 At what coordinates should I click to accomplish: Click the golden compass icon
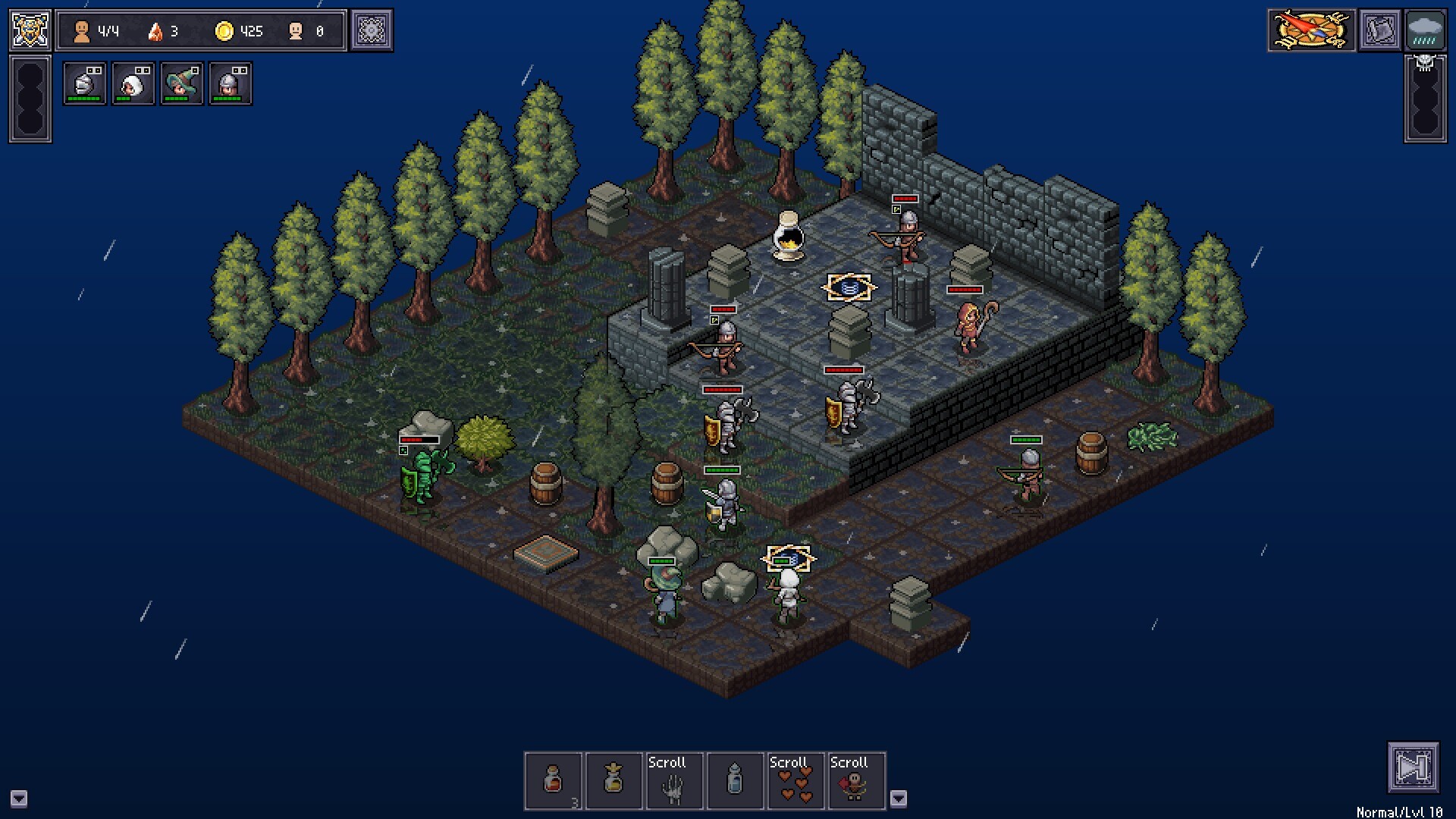click(1311, 30)
